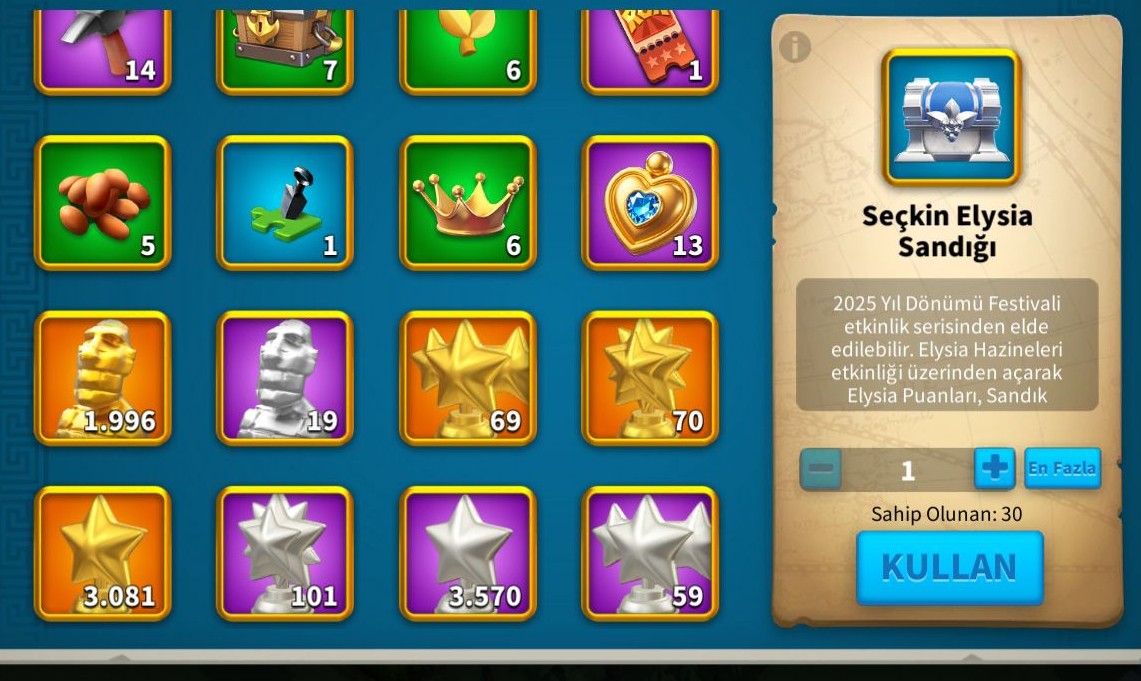Select the silver star trophy with 101
Image resolution: width=1141 pixels, height=681 pixels.
point(285,553)
